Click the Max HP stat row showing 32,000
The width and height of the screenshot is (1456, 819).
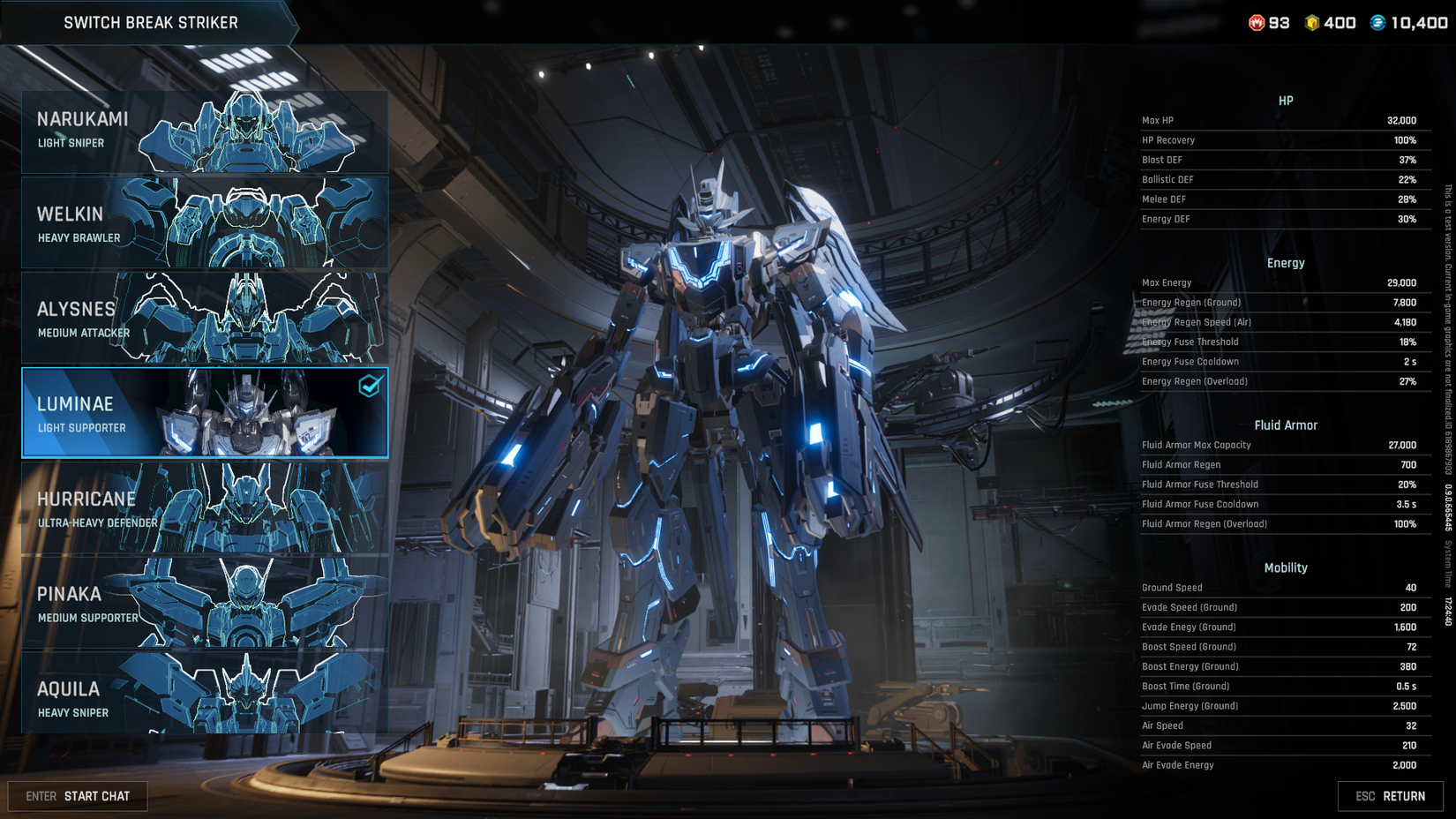[1286, 120]
